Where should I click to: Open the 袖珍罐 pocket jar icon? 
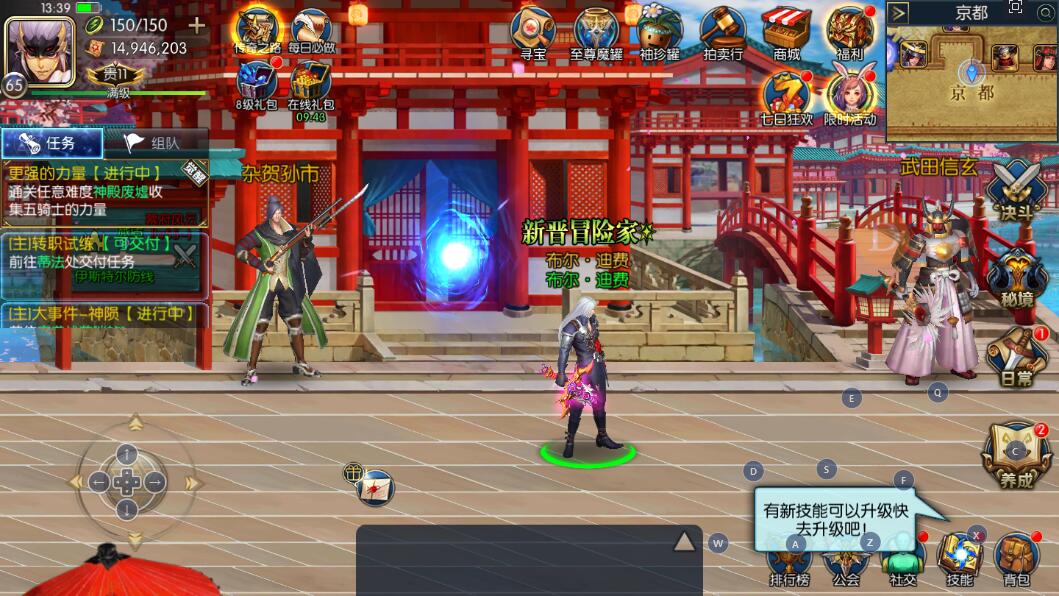click(659, 31)
